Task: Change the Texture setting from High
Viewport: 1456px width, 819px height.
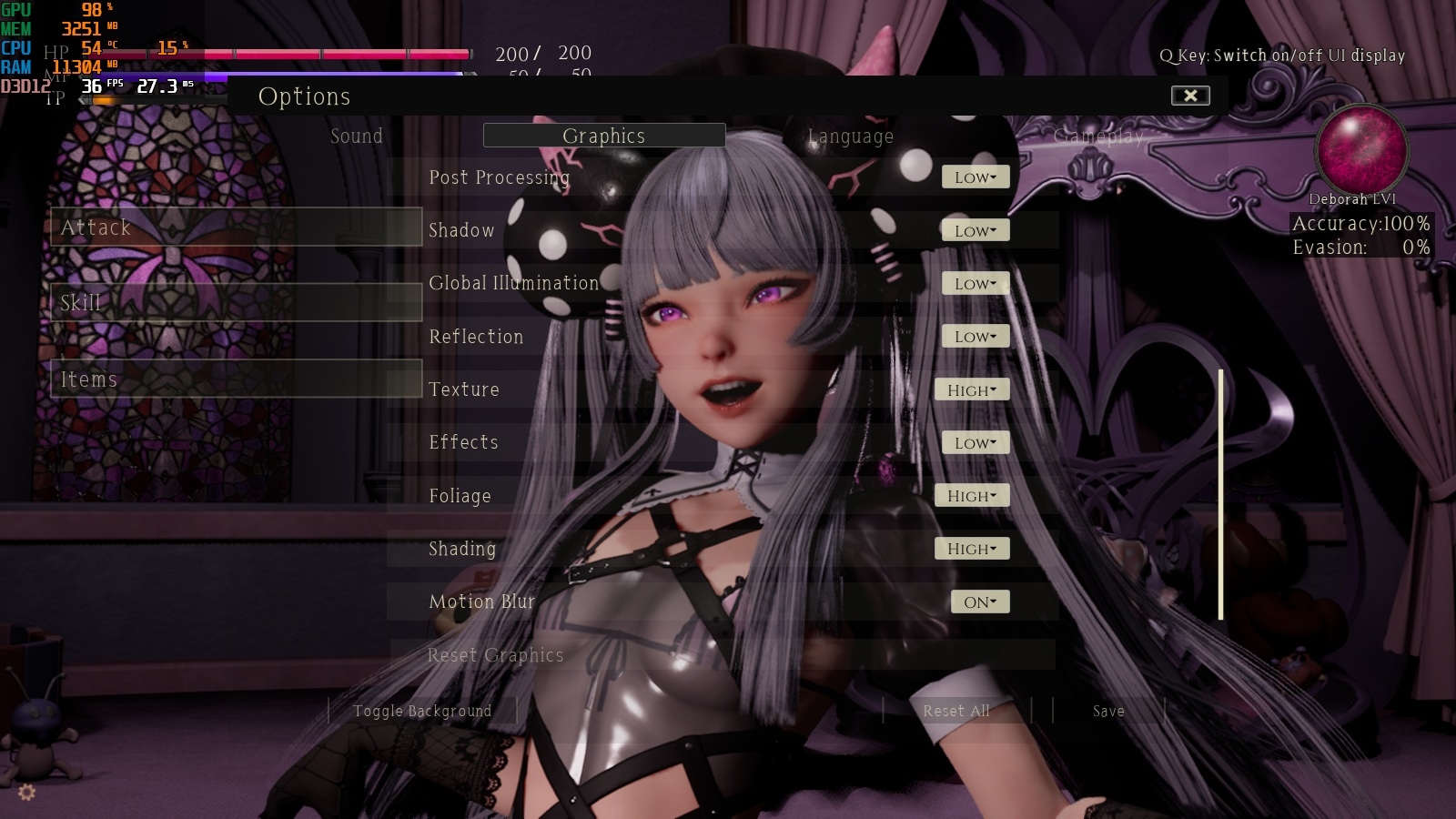Action: point(972,389)
